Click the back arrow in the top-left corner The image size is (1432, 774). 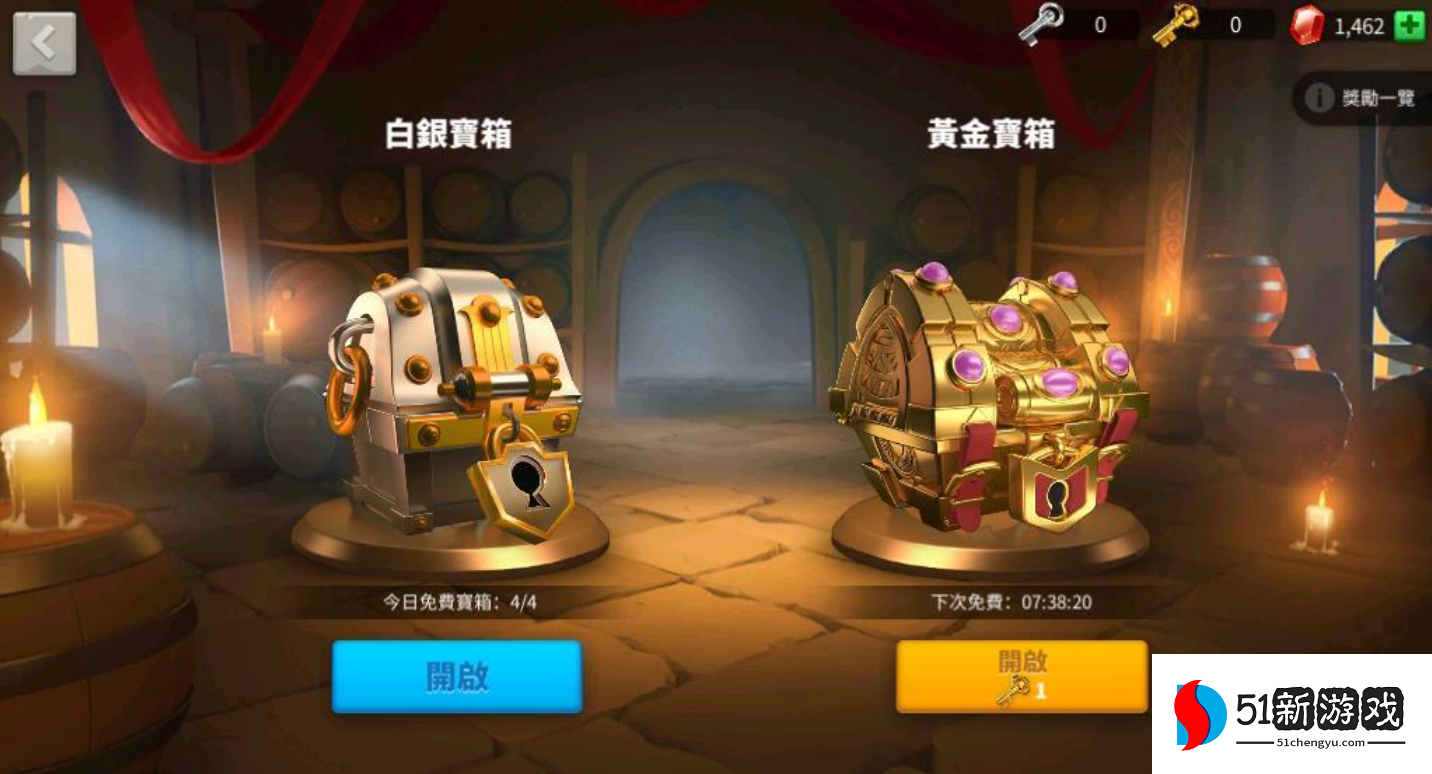[x=44, y=42]
